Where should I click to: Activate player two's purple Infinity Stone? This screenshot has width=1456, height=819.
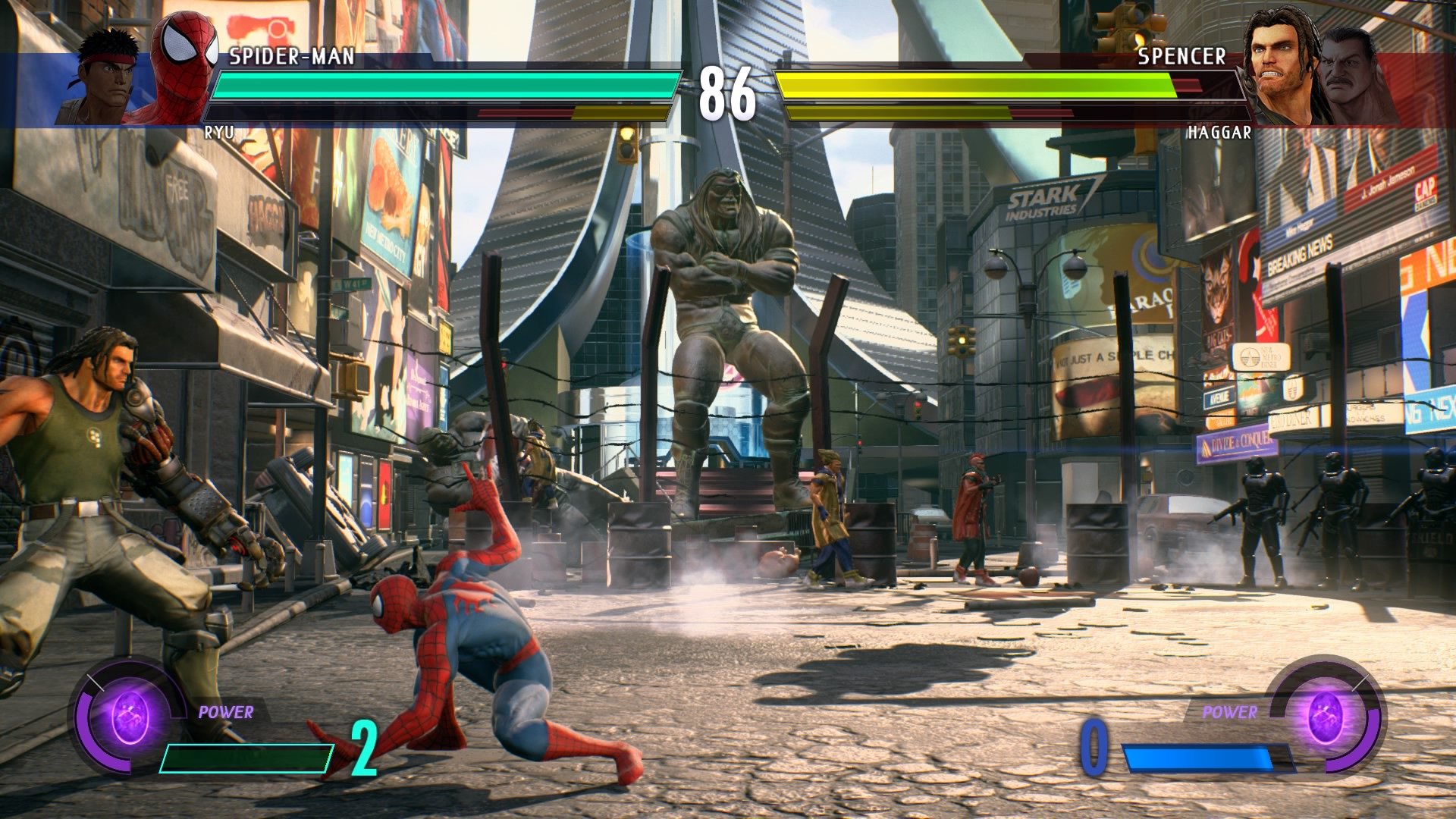[1325, 716]
